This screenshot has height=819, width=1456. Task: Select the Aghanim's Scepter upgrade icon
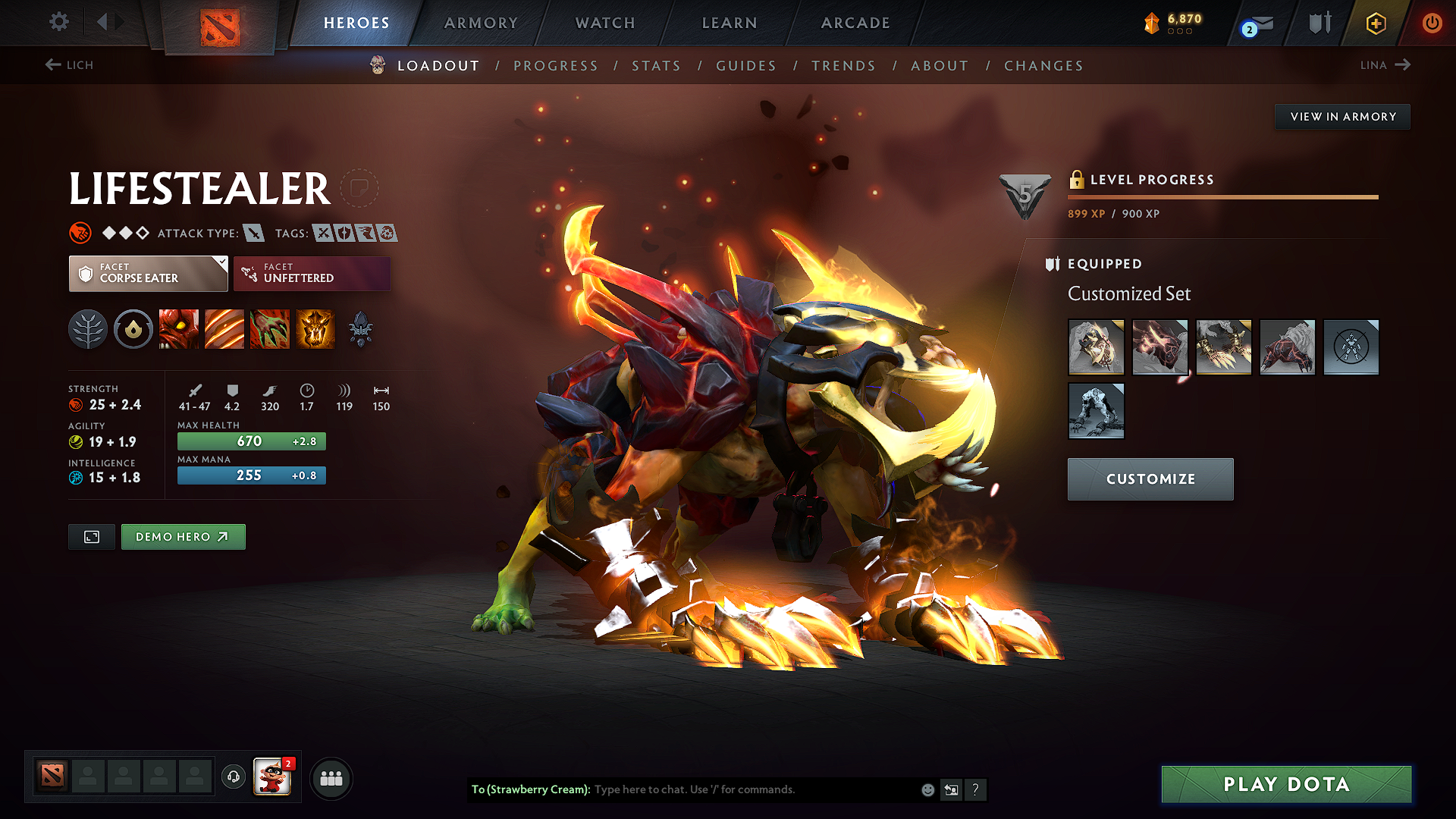[x=361, y=329]
